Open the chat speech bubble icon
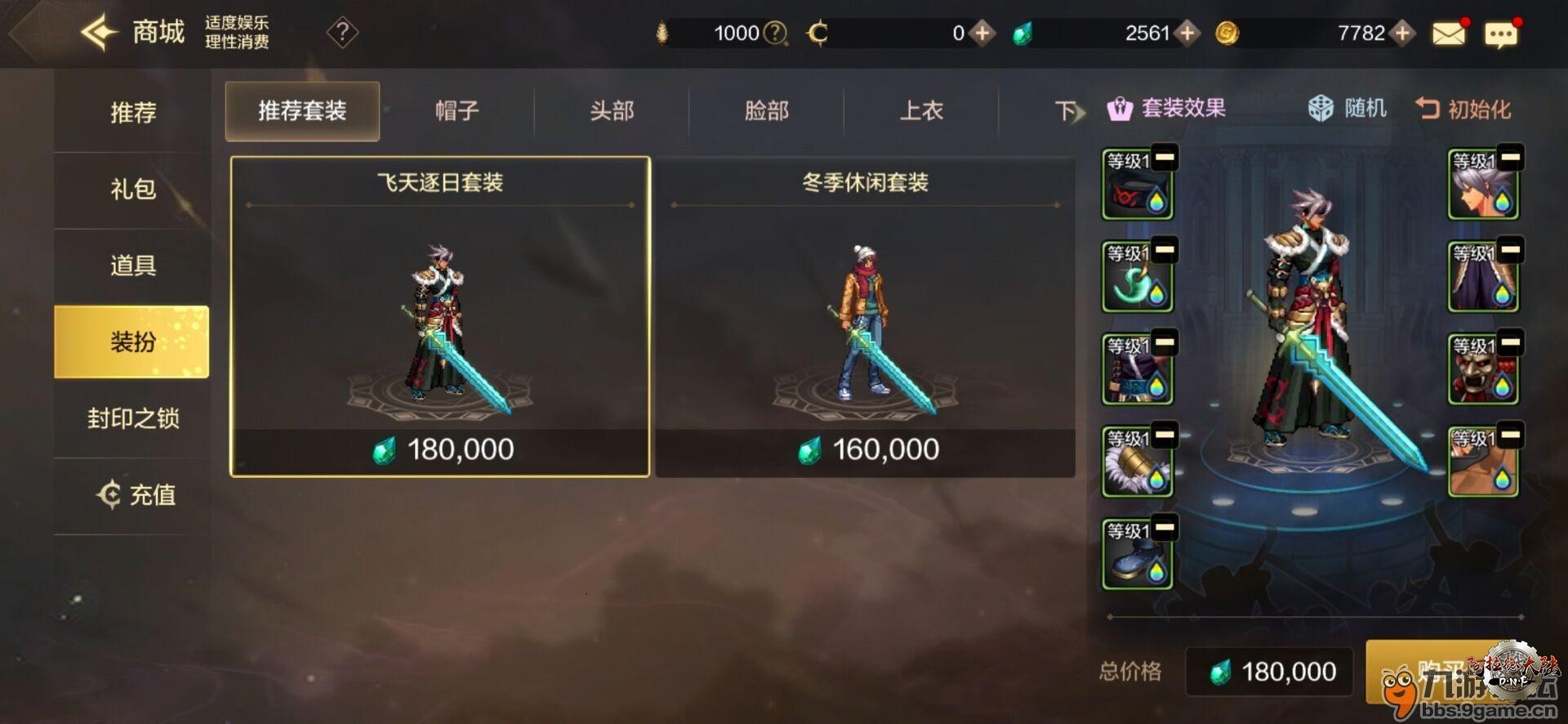1568x724 pixels. (1501, 34)
